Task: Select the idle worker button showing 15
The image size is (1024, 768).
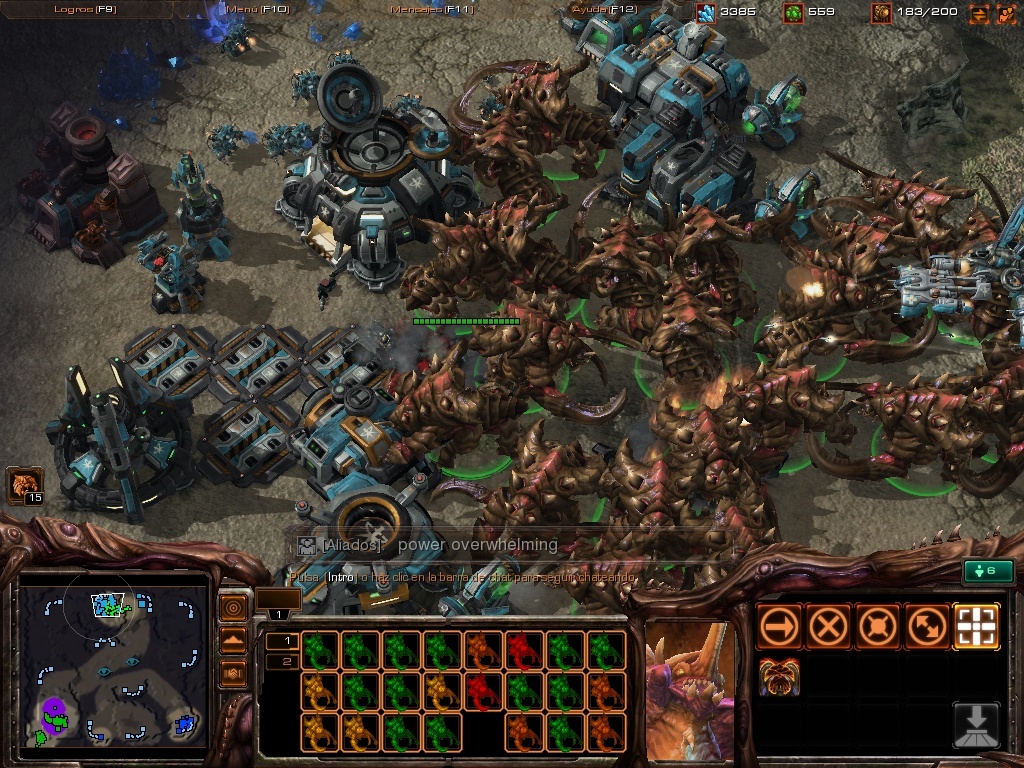Action: [x=24, y=486]
